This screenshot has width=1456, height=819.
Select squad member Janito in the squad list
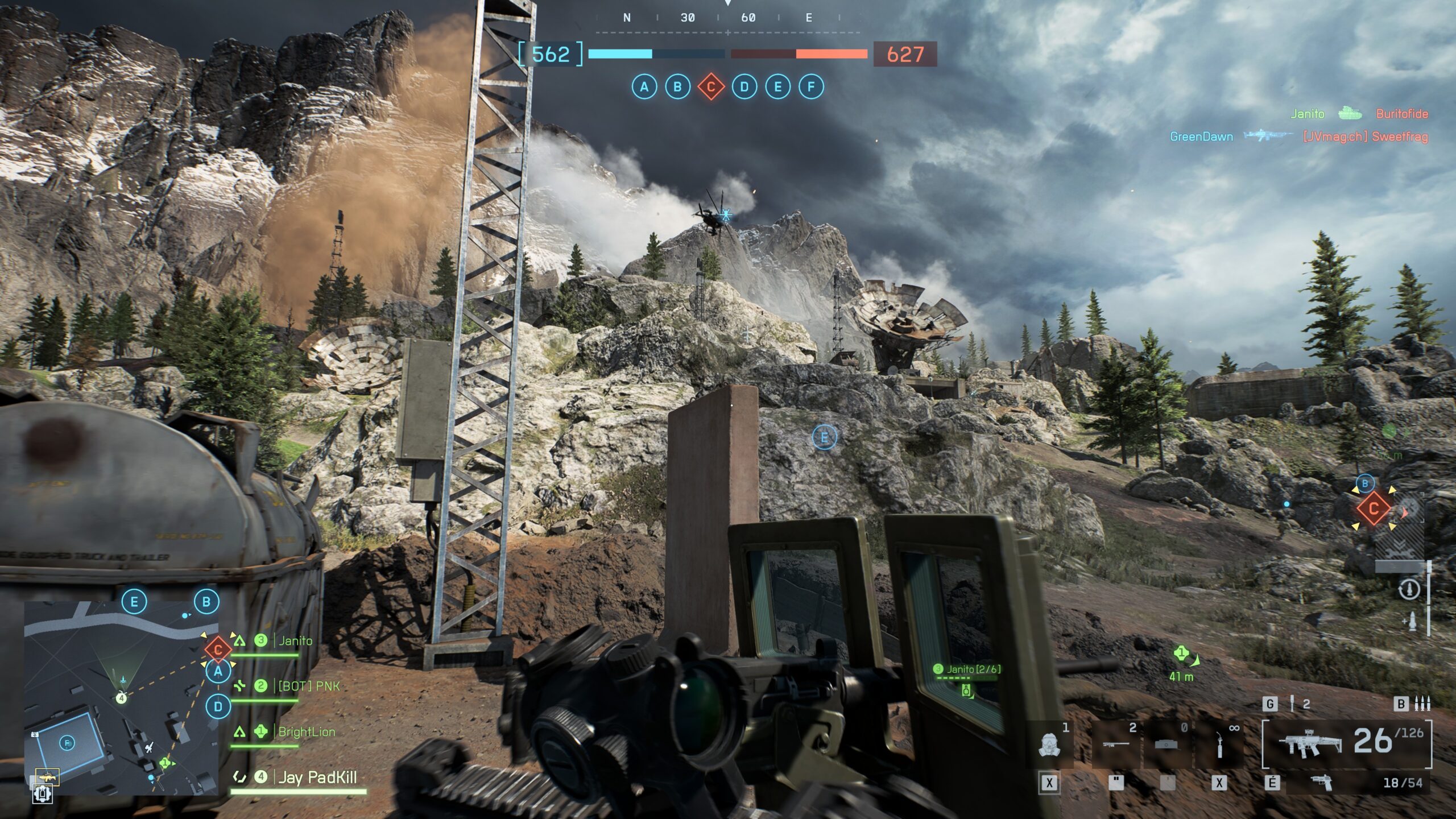click(295, 641)
